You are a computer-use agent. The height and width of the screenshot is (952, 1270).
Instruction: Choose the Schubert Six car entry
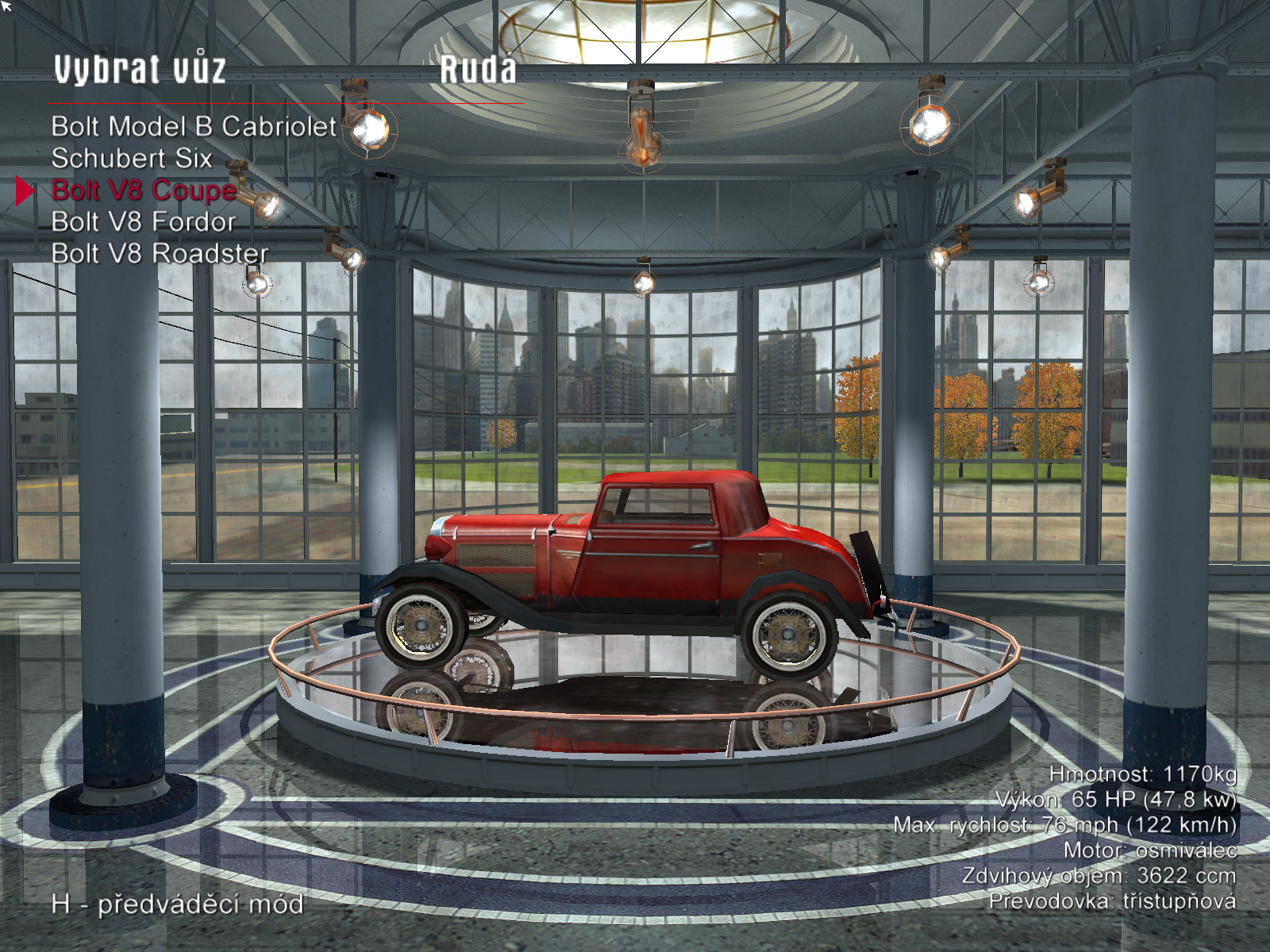[x=132, y=159]
